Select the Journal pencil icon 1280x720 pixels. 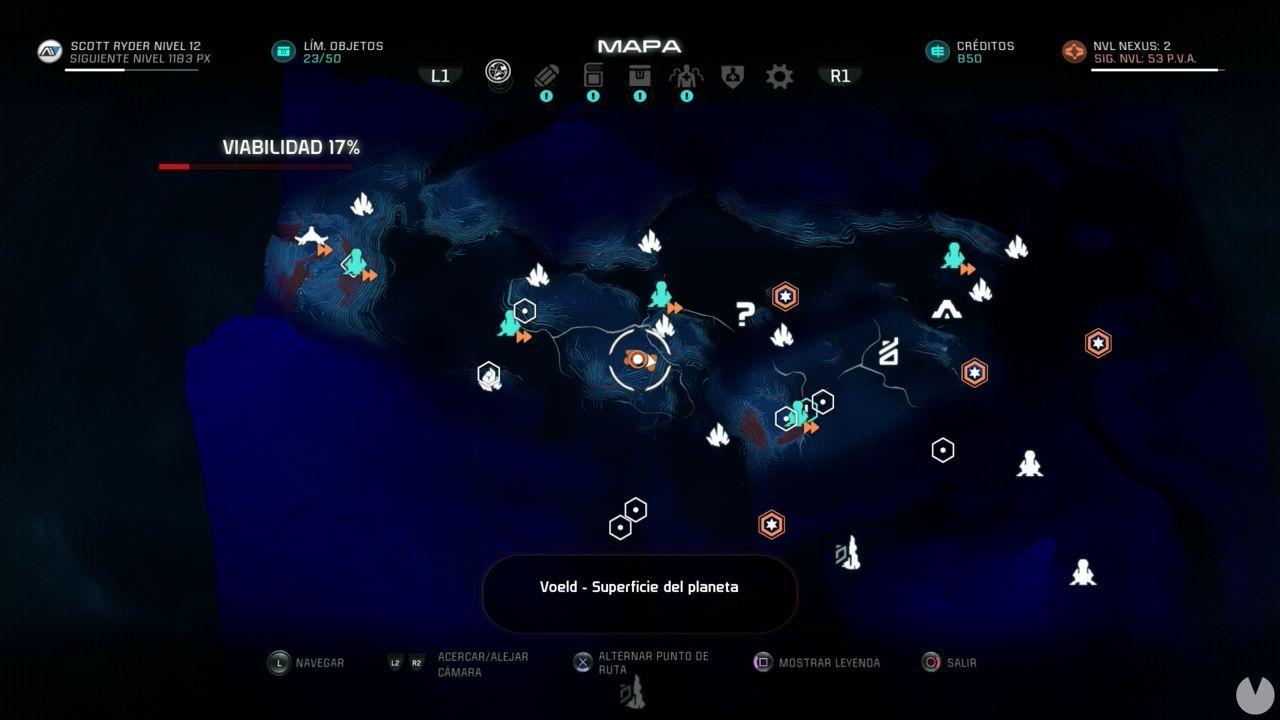pyautogui.click(x=546, y=76)
